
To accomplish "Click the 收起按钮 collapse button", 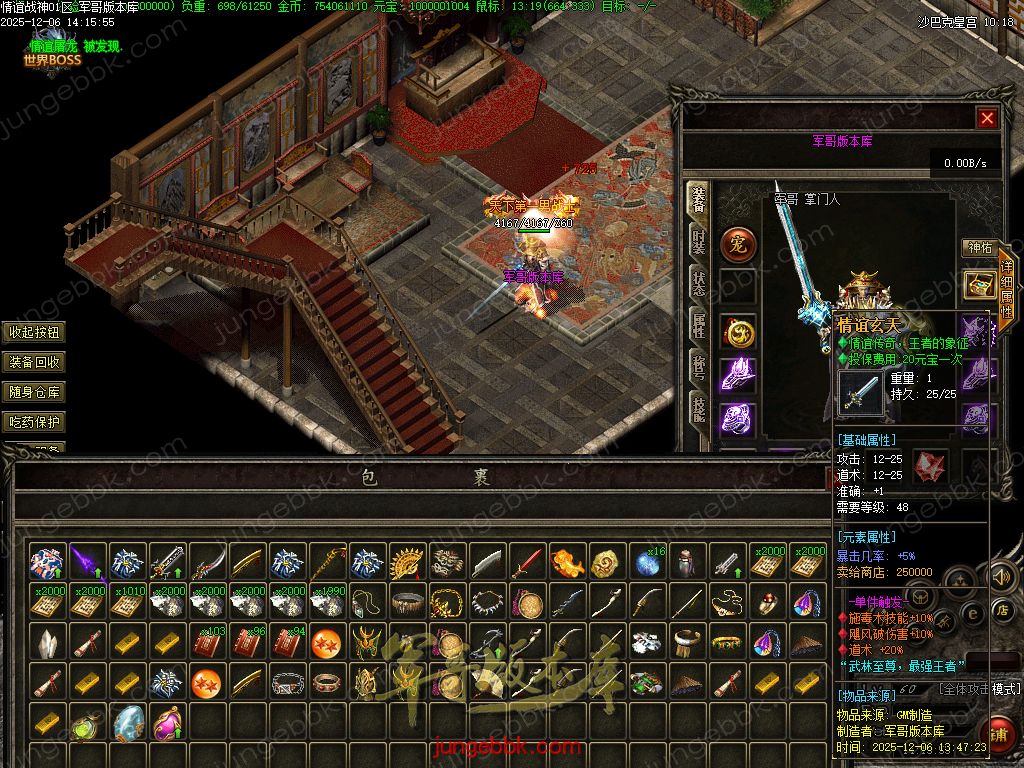I will pos(34,333).
